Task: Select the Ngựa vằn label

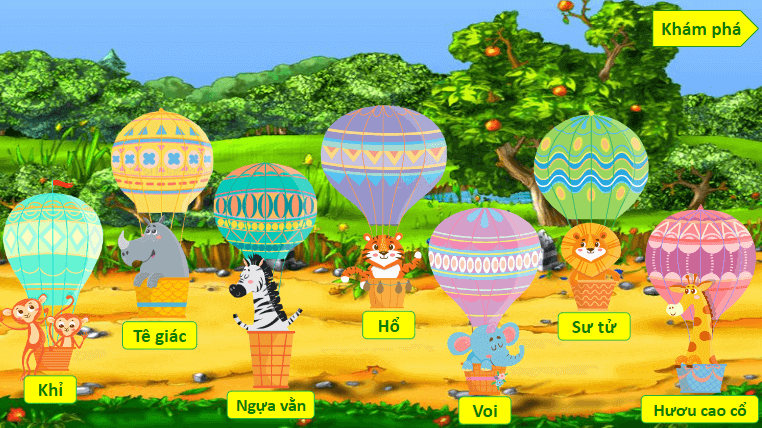Action: tap(271, 405)
